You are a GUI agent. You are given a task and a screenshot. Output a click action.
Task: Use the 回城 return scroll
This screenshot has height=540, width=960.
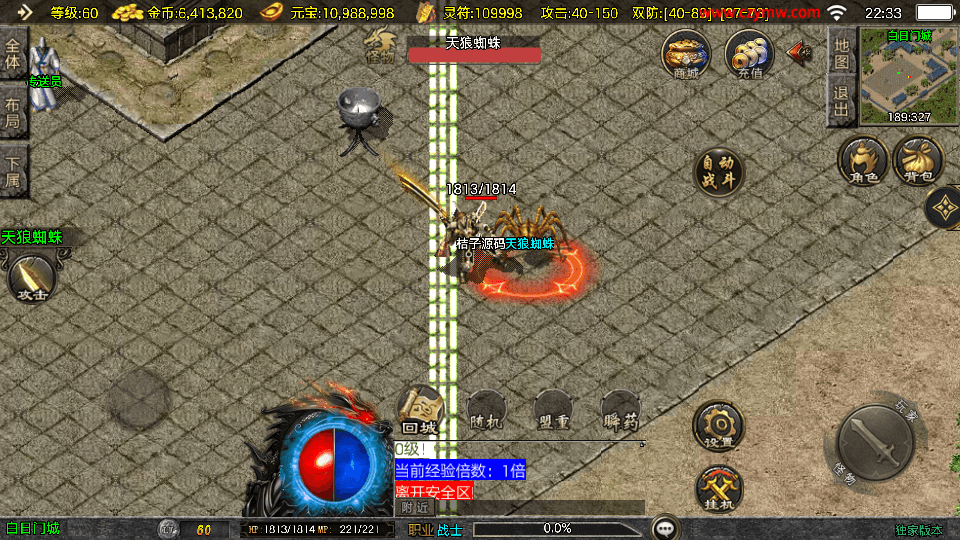pyautogui.click(x=421, y=410)
